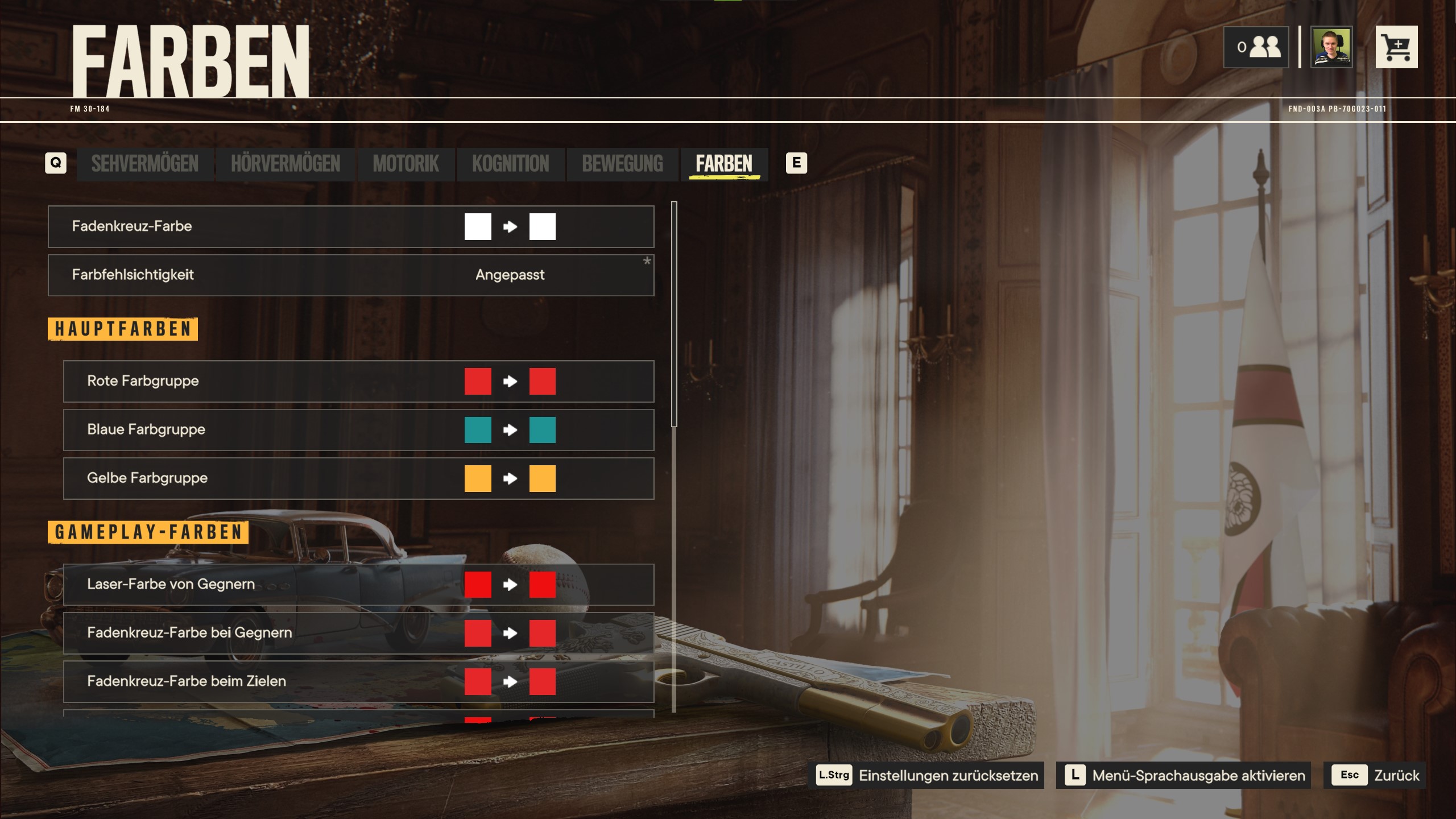Open the shopping cart store
Viewport: 1456px width, 819px height.
(1396, 47)
